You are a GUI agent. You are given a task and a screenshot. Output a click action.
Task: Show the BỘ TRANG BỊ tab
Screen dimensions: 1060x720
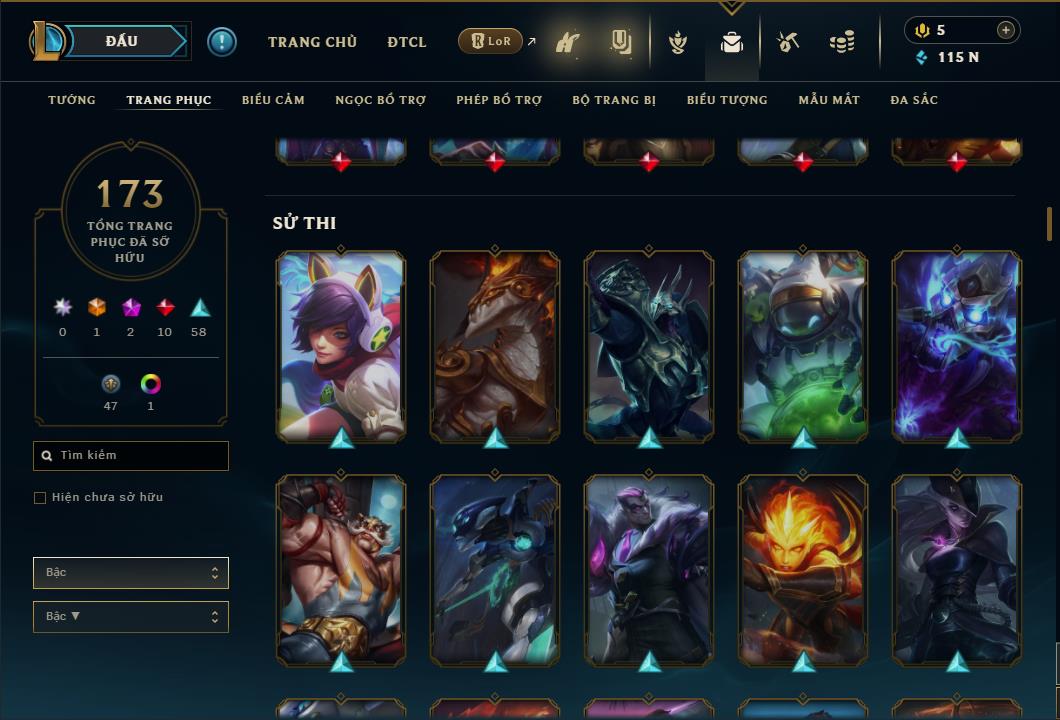point(614,100)
